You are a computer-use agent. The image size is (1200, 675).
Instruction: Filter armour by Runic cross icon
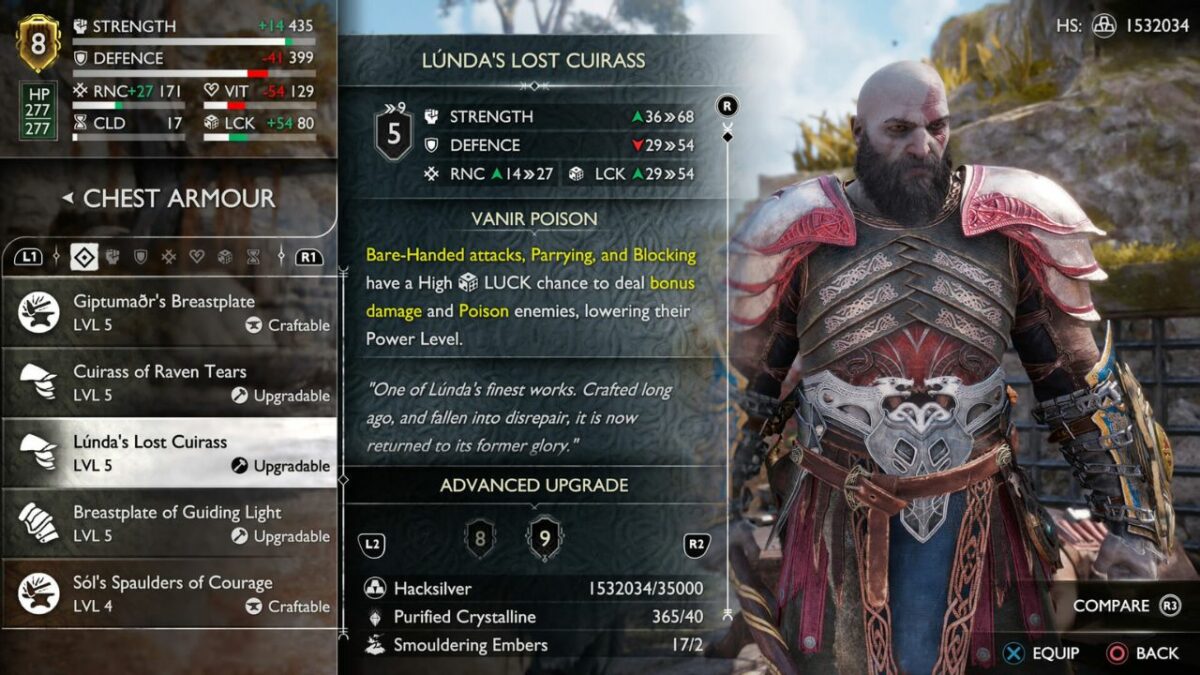pos(169,257)
